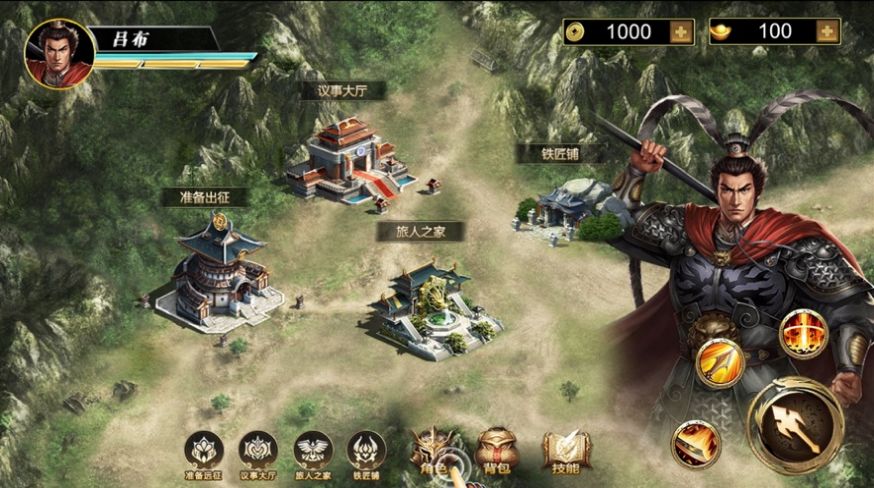Open Lu Bu's avatar portrait
Viewport: 874px width, 488px height.
click(59, 53)
